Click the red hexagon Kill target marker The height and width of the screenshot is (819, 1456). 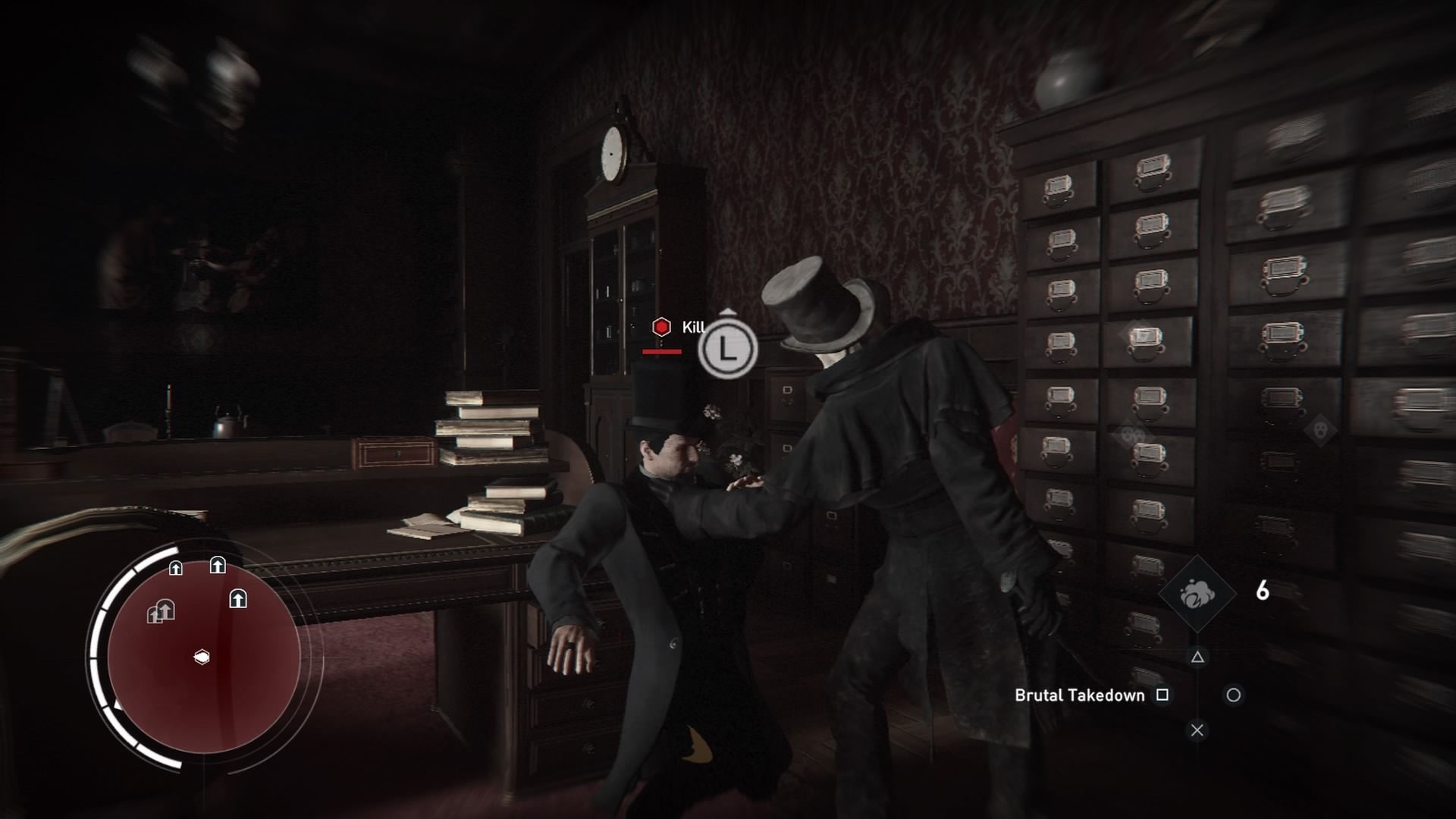[x=661, y=327]
